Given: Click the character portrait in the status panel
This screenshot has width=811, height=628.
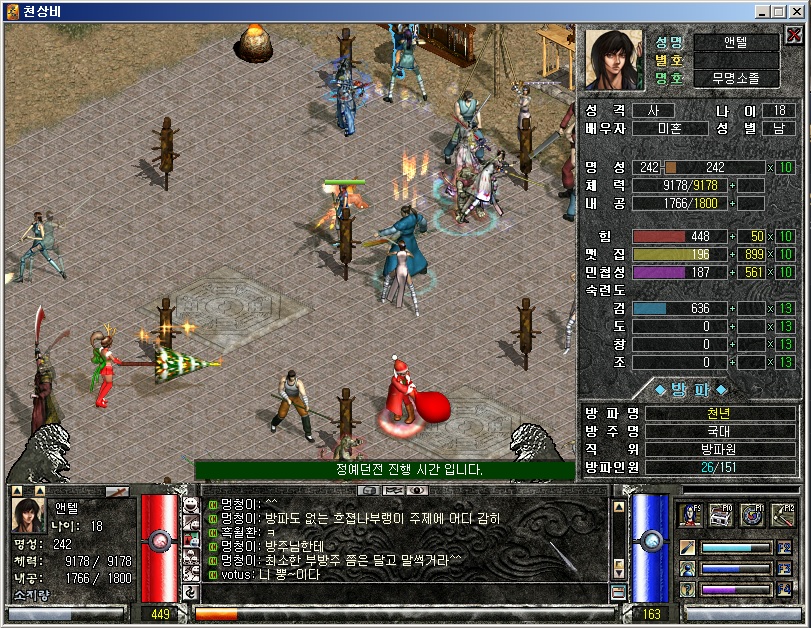Looking at the screenshot, I should (x=615, y=59).
